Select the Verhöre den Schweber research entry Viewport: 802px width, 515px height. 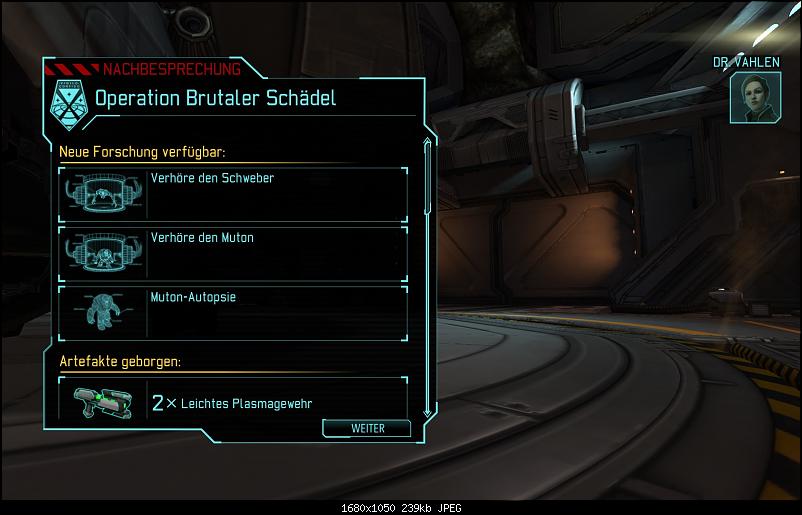tap(233, 193)
